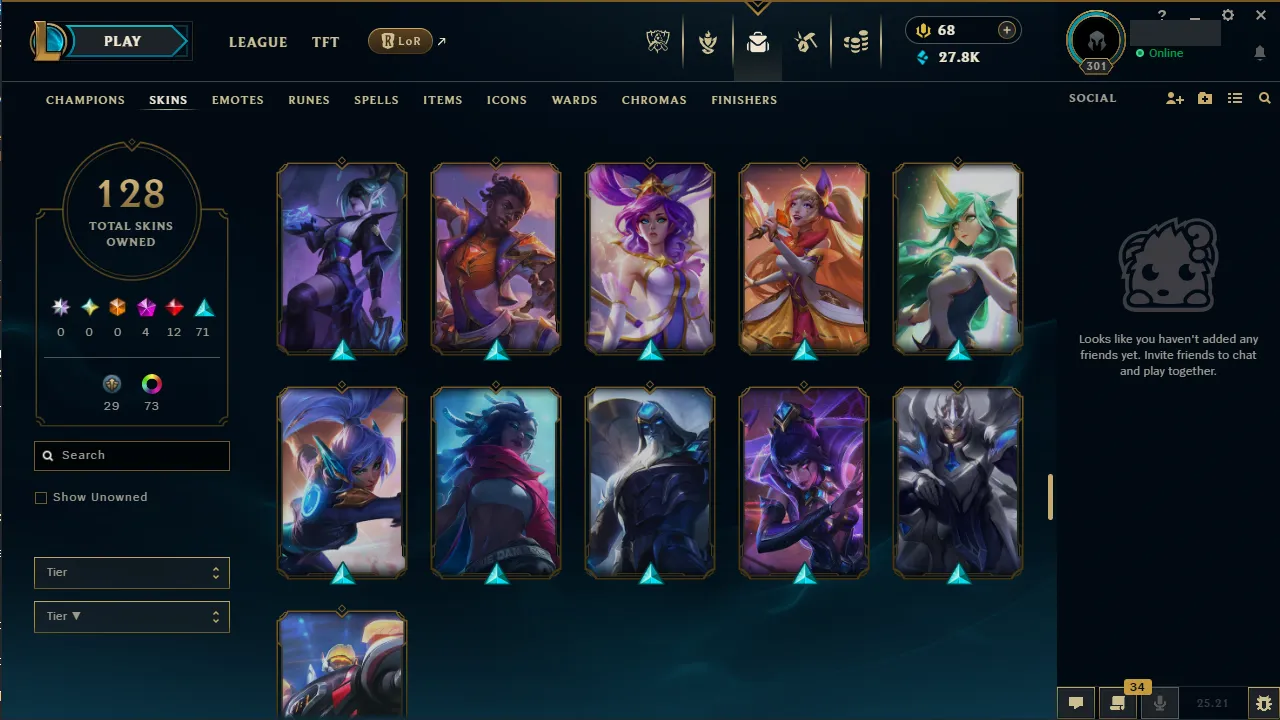
Task: Click the rainbow chromas filter icon
Action: pos(151,383)
